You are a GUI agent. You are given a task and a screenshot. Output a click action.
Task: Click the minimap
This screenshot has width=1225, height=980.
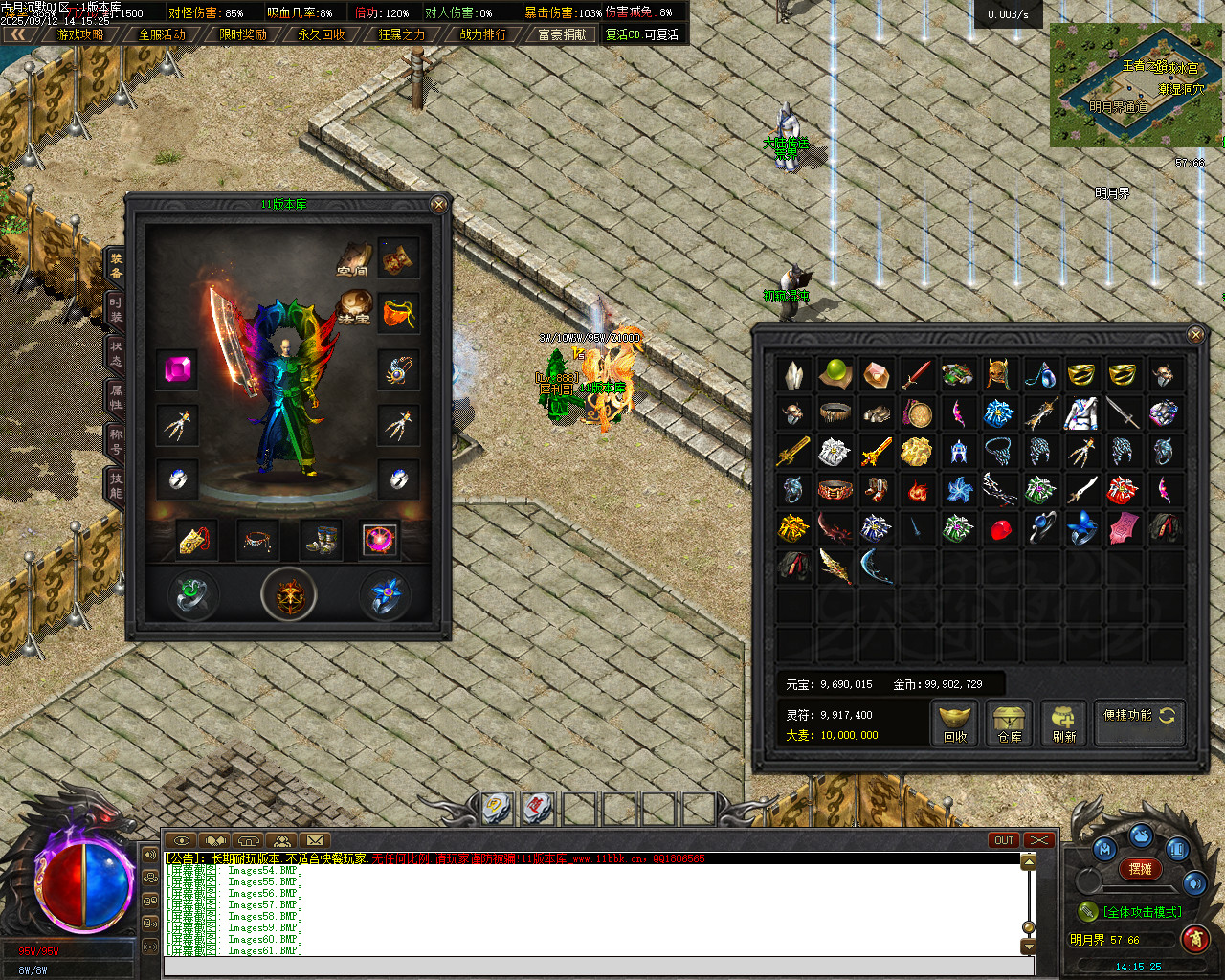pyautogui.click(x=1135, y=84)
